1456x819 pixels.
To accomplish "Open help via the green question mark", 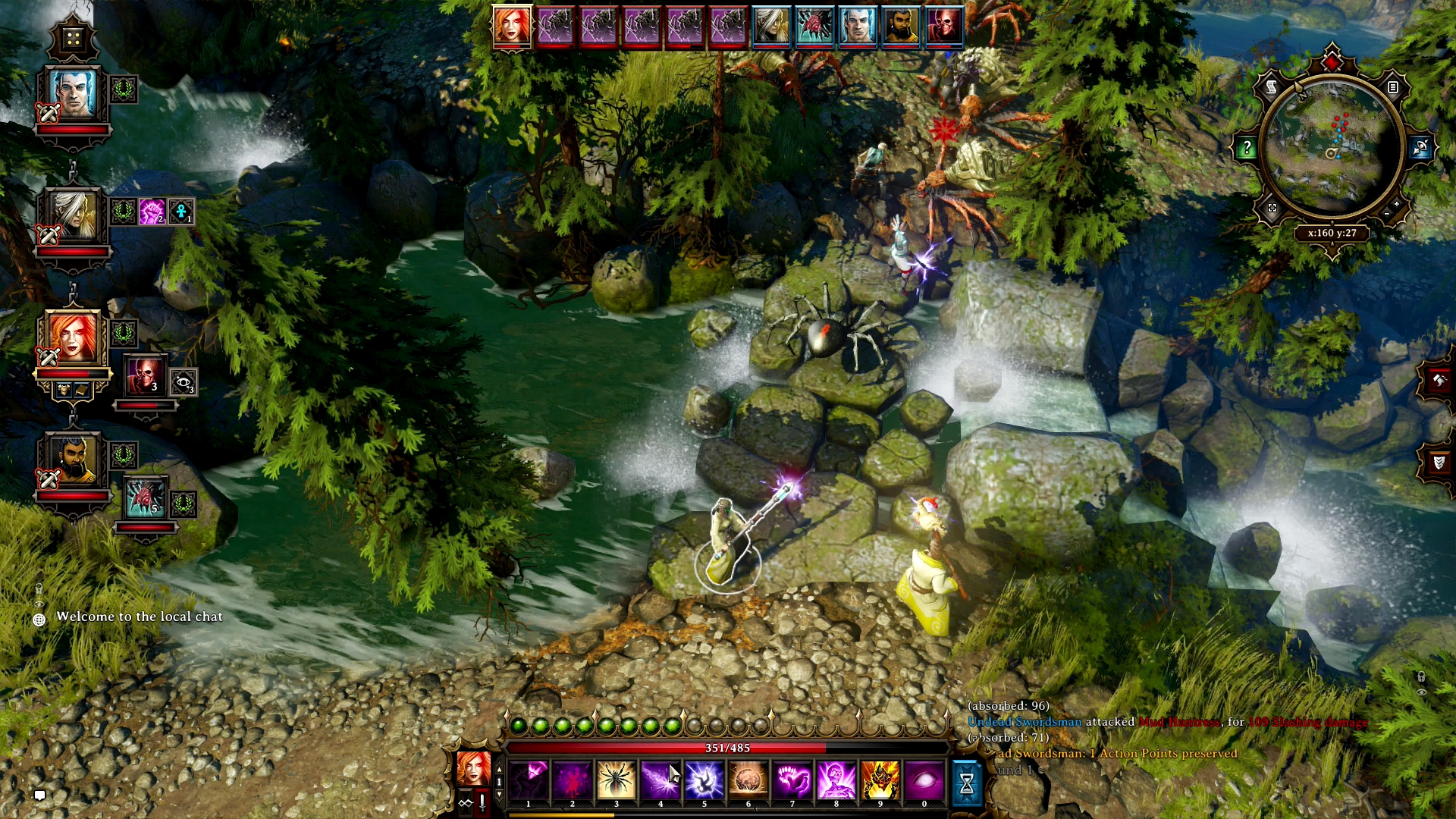I will pos(1247,146).
